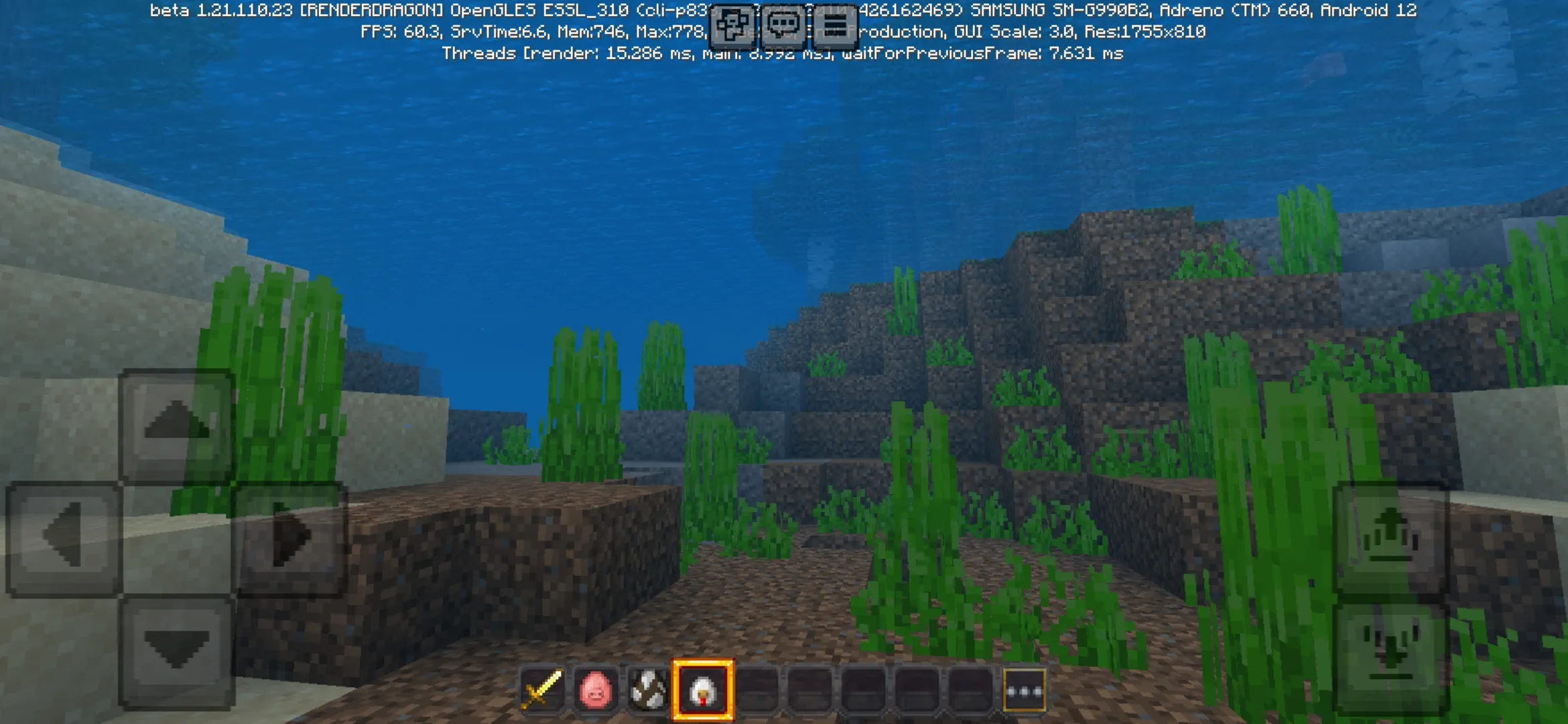Image resolution: width=1568 pixels, height=724 pixels.
Task: Open the chat icon at top
Action: tap(784, 25)
